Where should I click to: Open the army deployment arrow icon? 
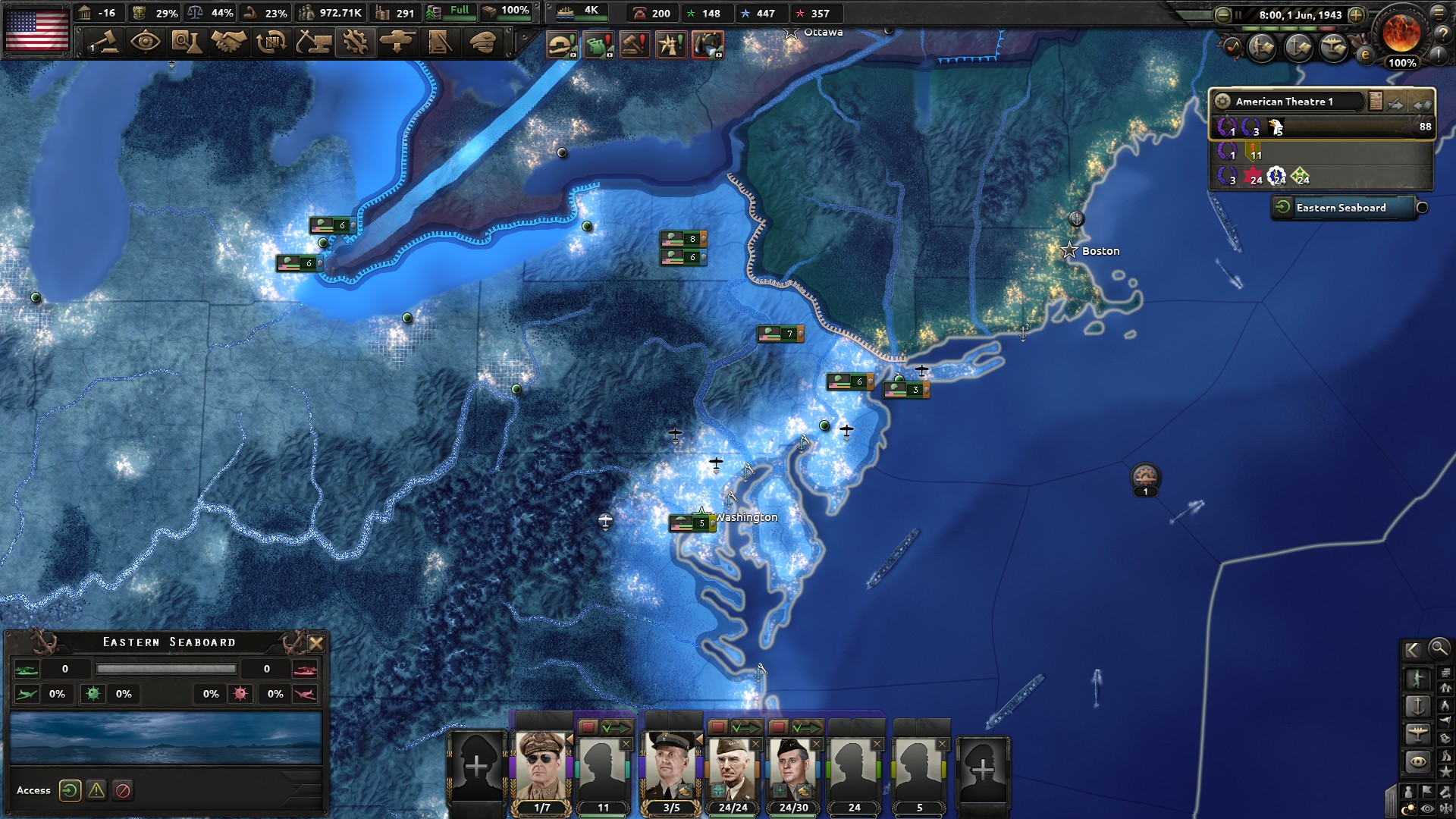(x=395, y=43)
